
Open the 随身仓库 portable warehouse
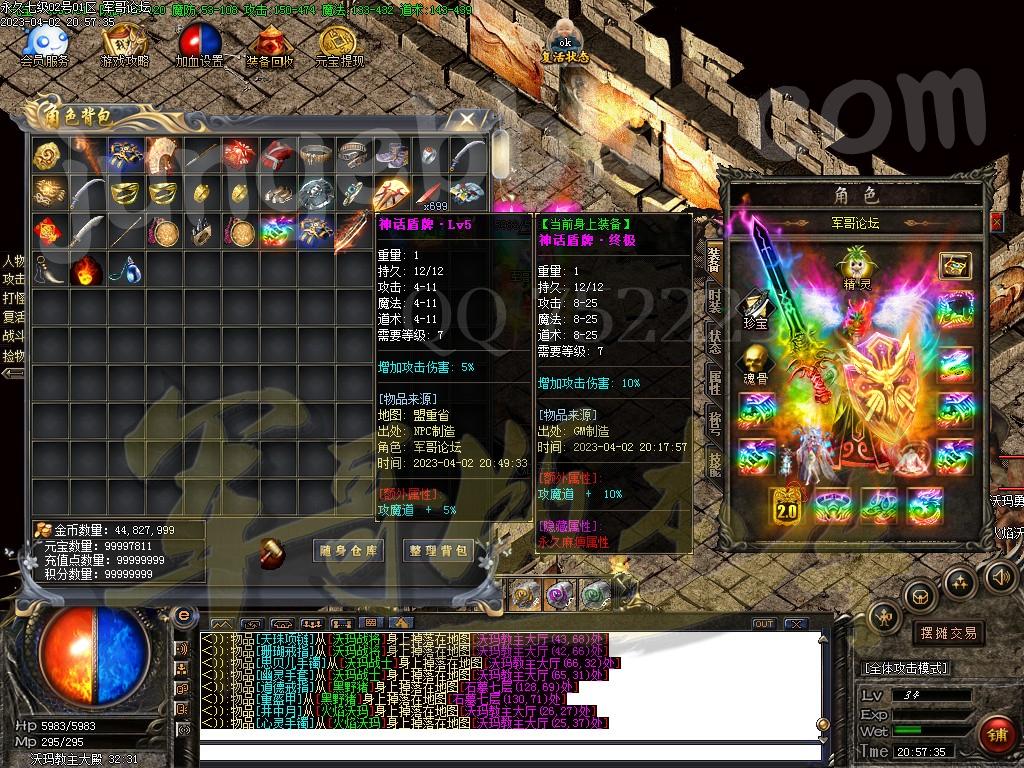[x=347, y=550]
